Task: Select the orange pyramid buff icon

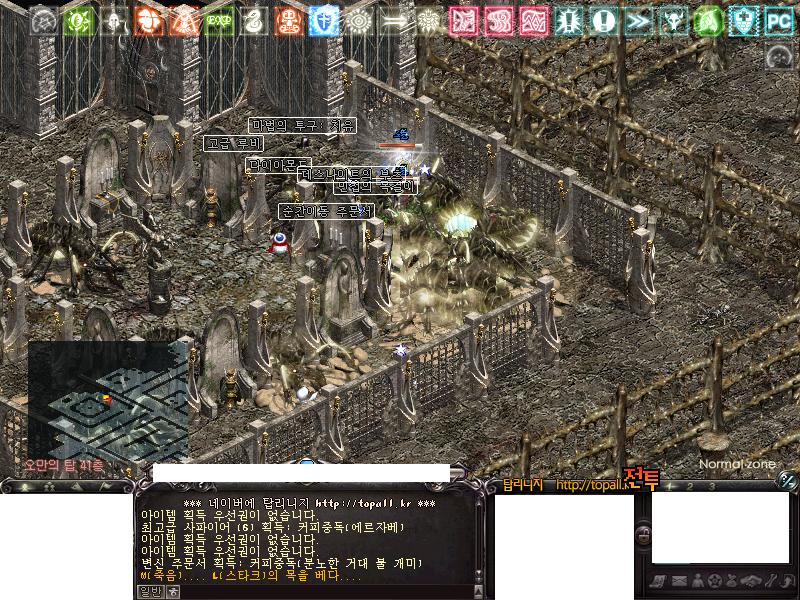Action: click(184, 19)
